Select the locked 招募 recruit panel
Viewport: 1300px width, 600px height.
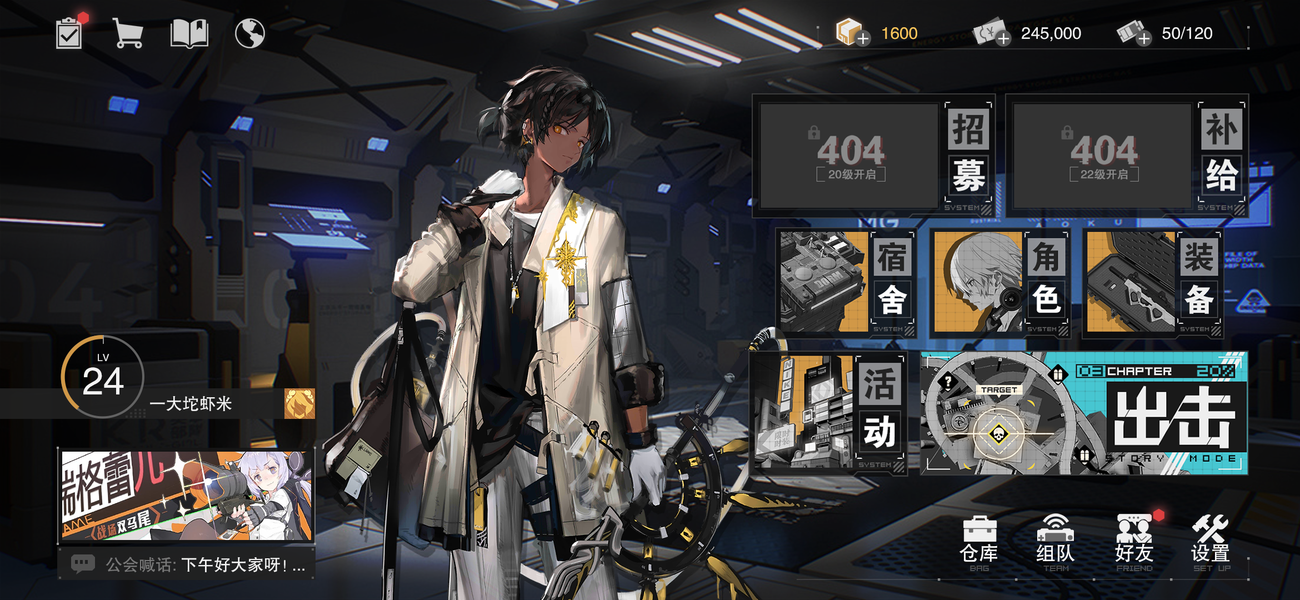pos(875,156)
